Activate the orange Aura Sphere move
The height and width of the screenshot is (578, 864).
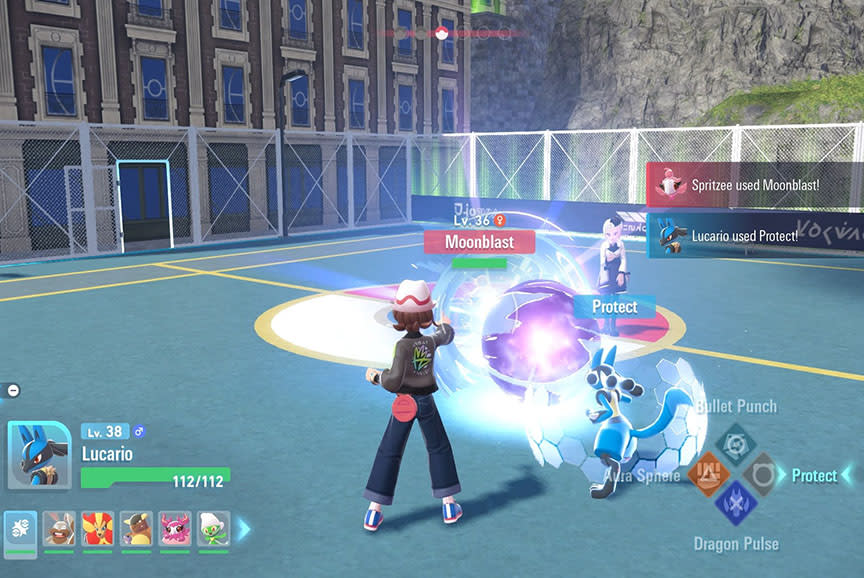coord(706,473)
